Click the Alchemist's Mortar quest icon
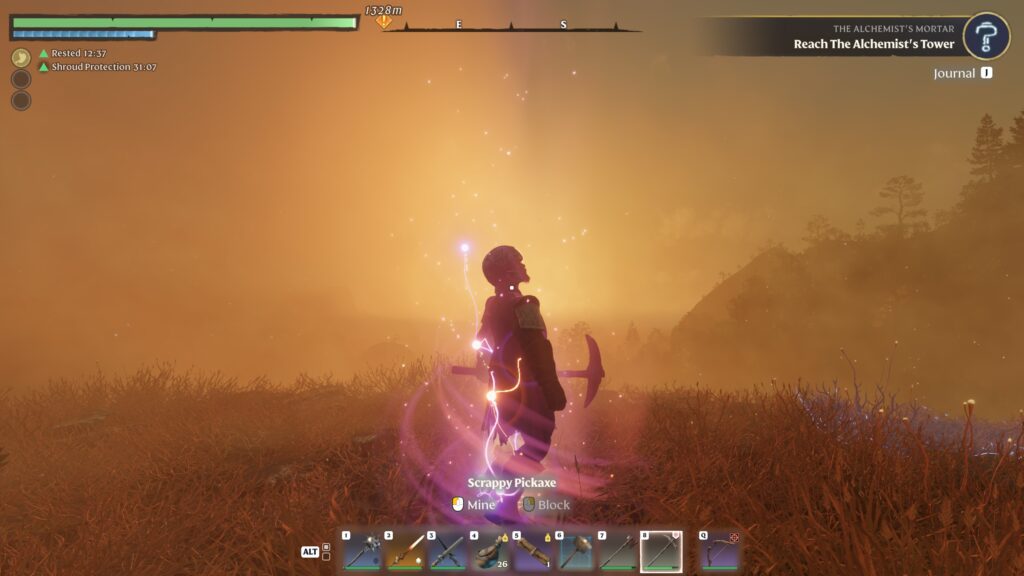Screen dimensions: 1024x576 tap(986, 36)
